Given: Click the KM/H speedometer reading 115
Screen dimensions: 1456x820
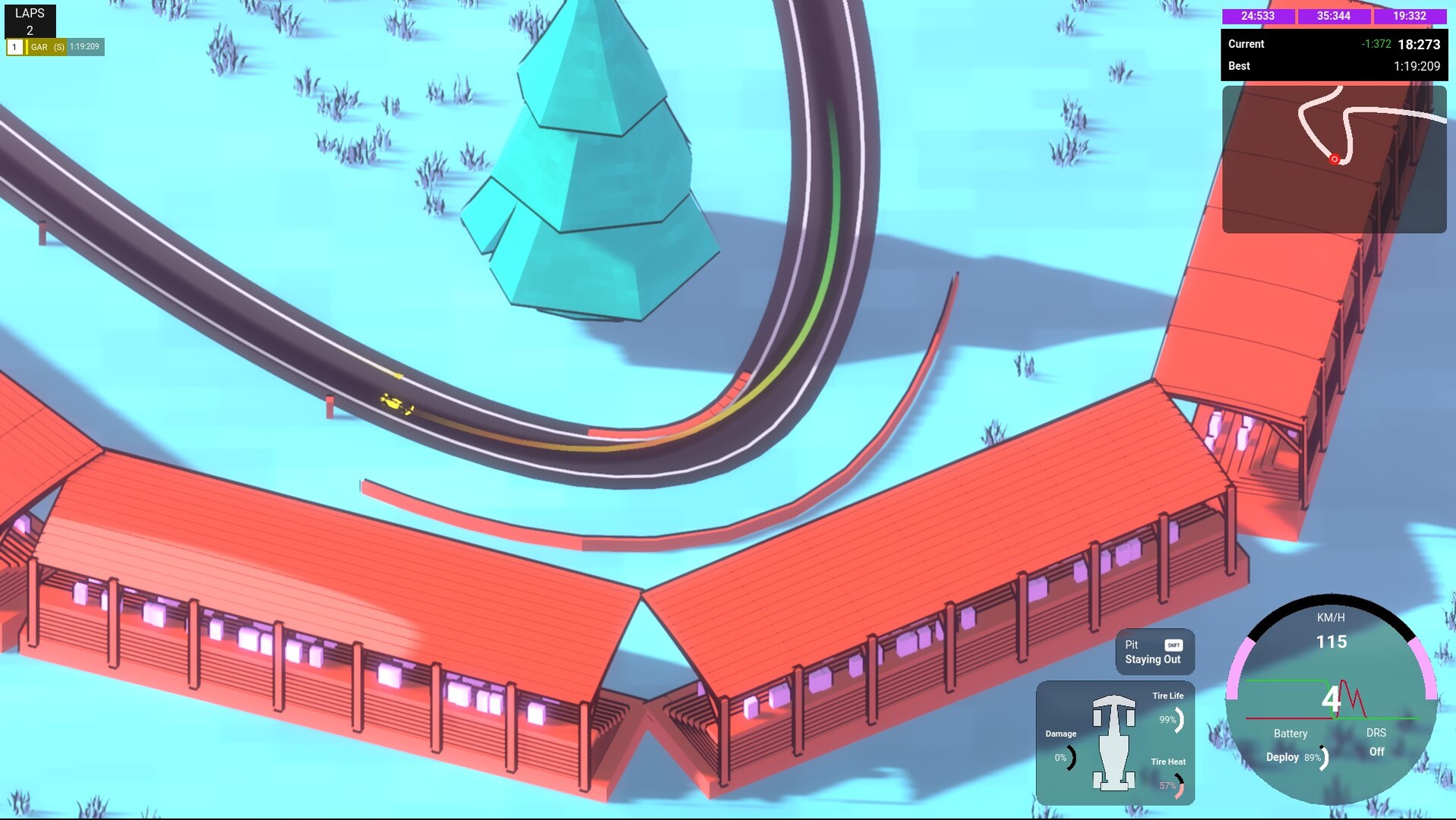Looking at the screenshot, I should tap(1331, 642).
